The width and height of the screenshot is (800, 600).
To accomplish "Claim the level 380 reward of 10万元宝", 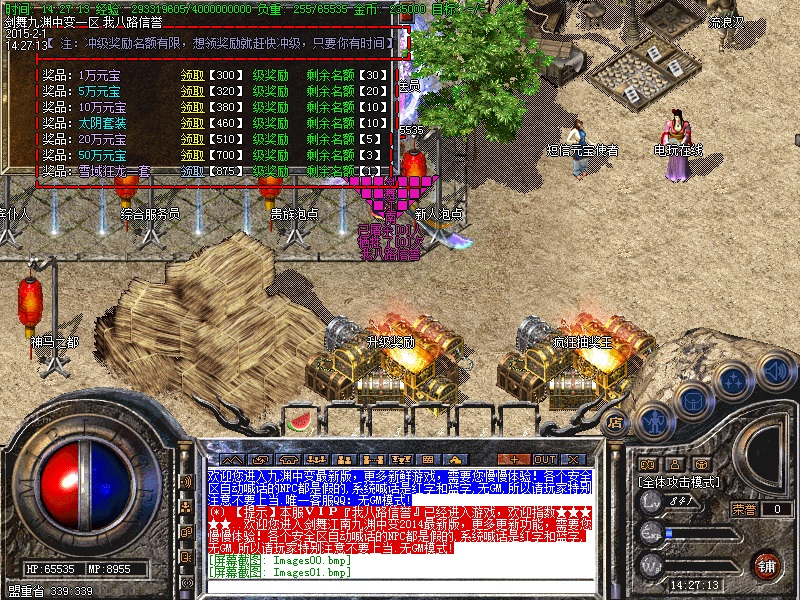I will (x=191, y=107).
